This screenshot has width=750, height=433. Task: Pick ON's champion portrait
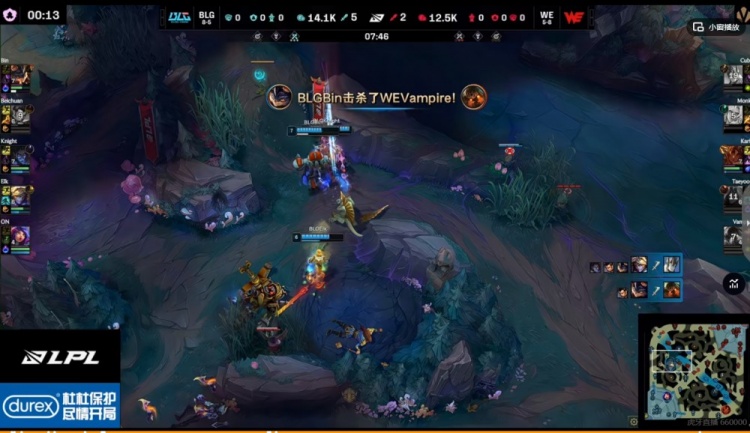coord(20,235)
